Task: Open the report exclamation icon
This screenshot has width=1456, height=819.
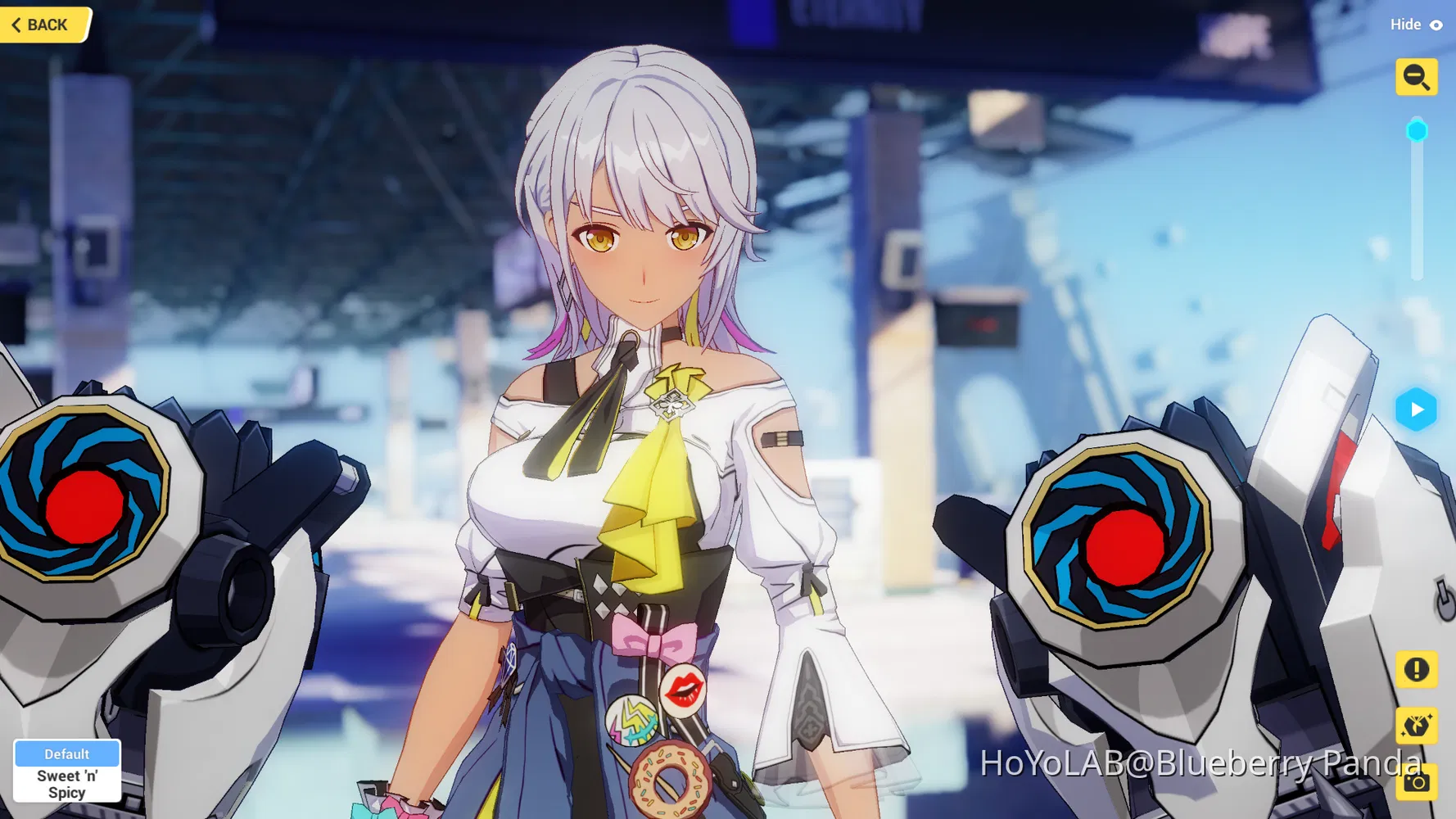Action: pos(1417,671)
